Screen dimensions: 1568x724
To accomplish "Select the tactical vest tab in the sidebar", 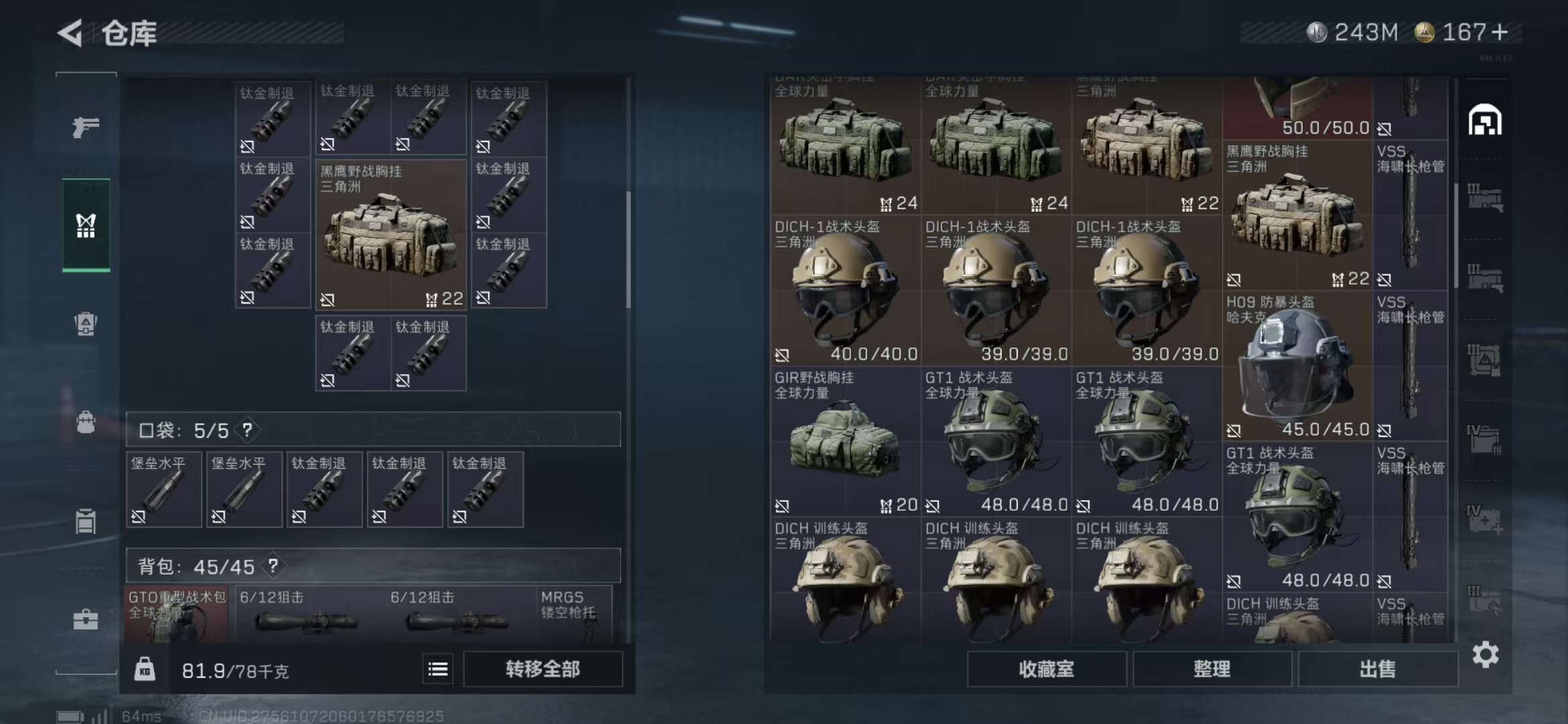I will 86,225.
